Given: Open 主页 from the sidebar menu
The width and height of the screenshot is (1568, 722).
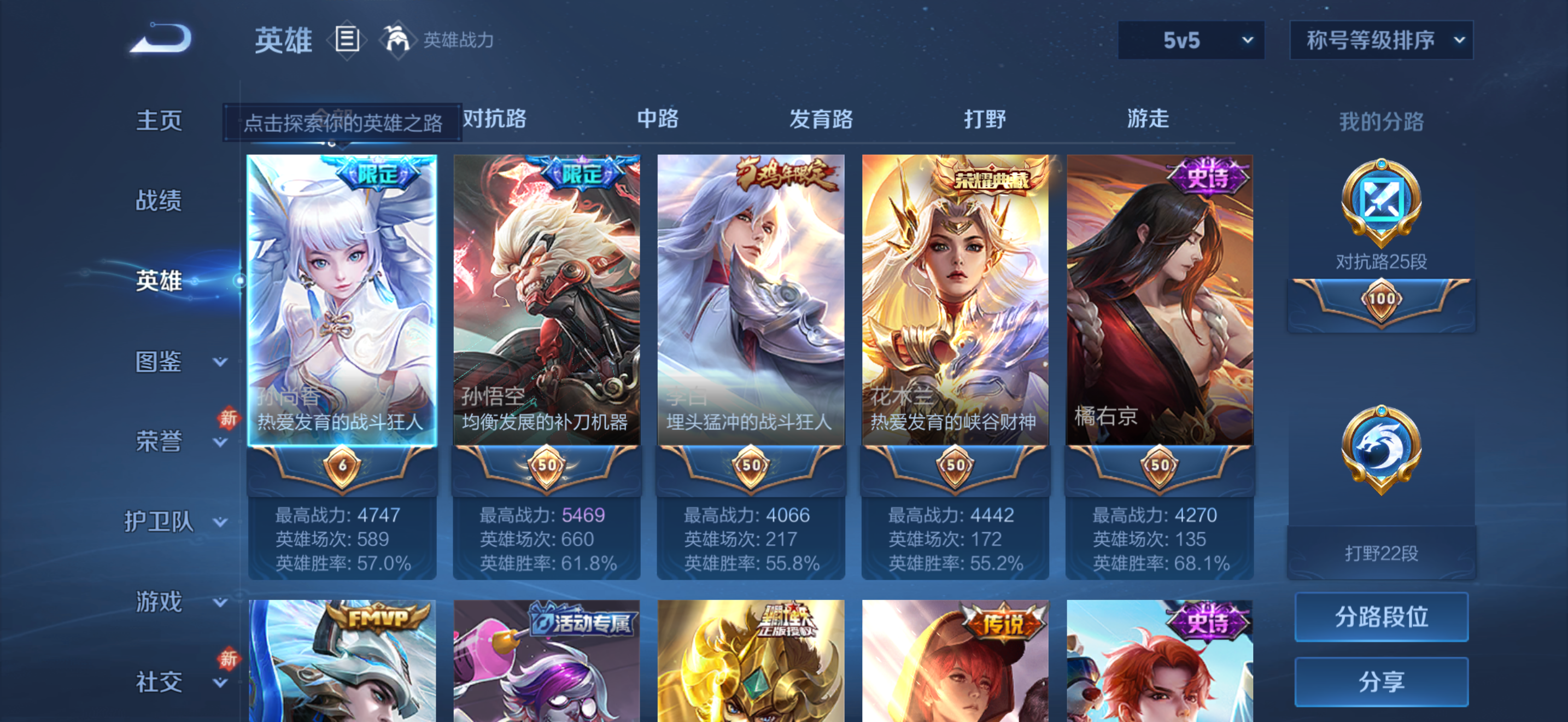Looking at the screenshot, I should [160, 120].
